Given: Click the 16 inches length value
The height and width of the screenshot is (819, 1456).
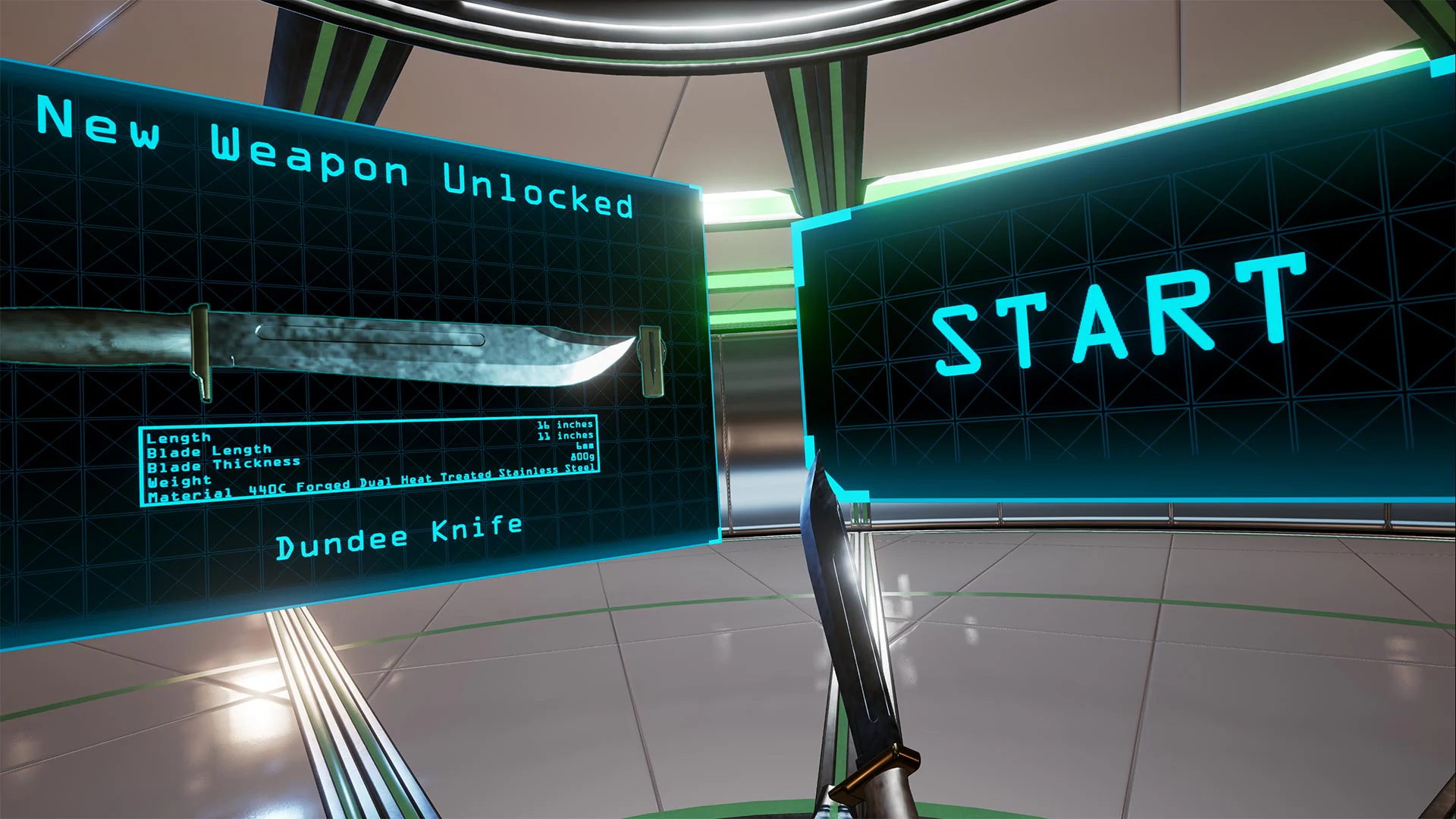Looking at the screenshot, I should pyautogui.click(x=565, y=425).
